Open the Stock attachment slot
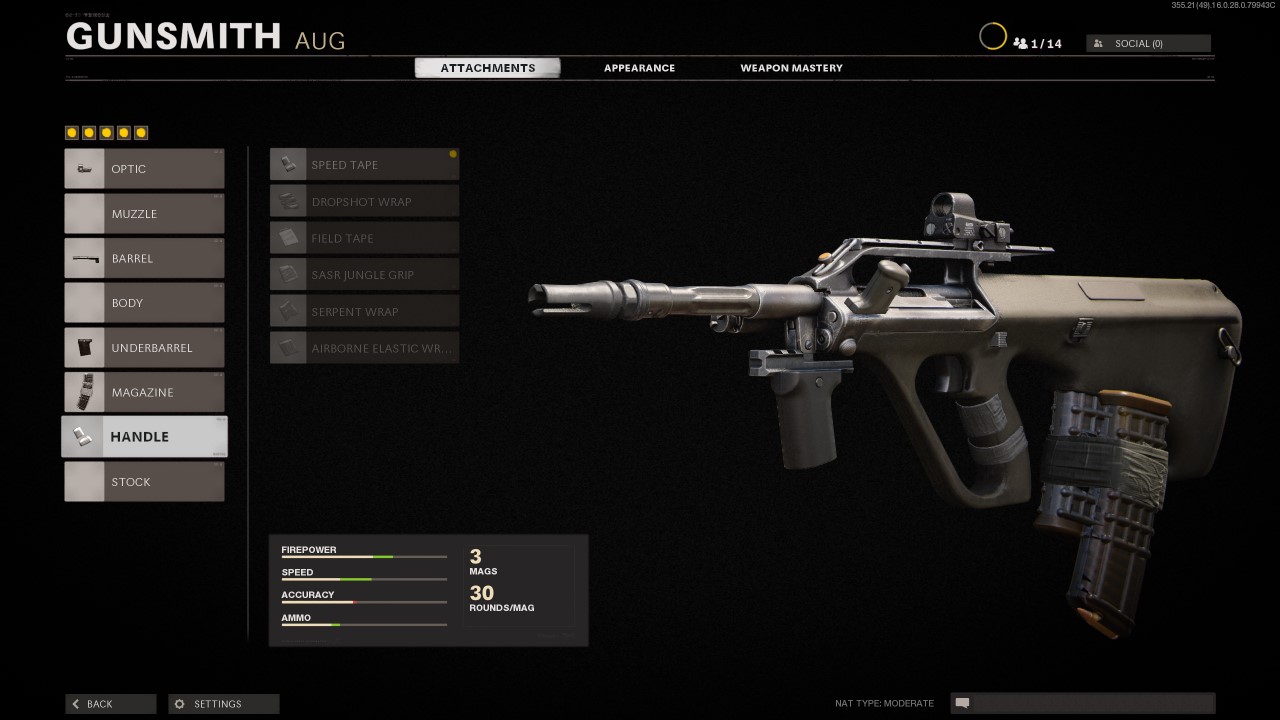 [144, 481]
